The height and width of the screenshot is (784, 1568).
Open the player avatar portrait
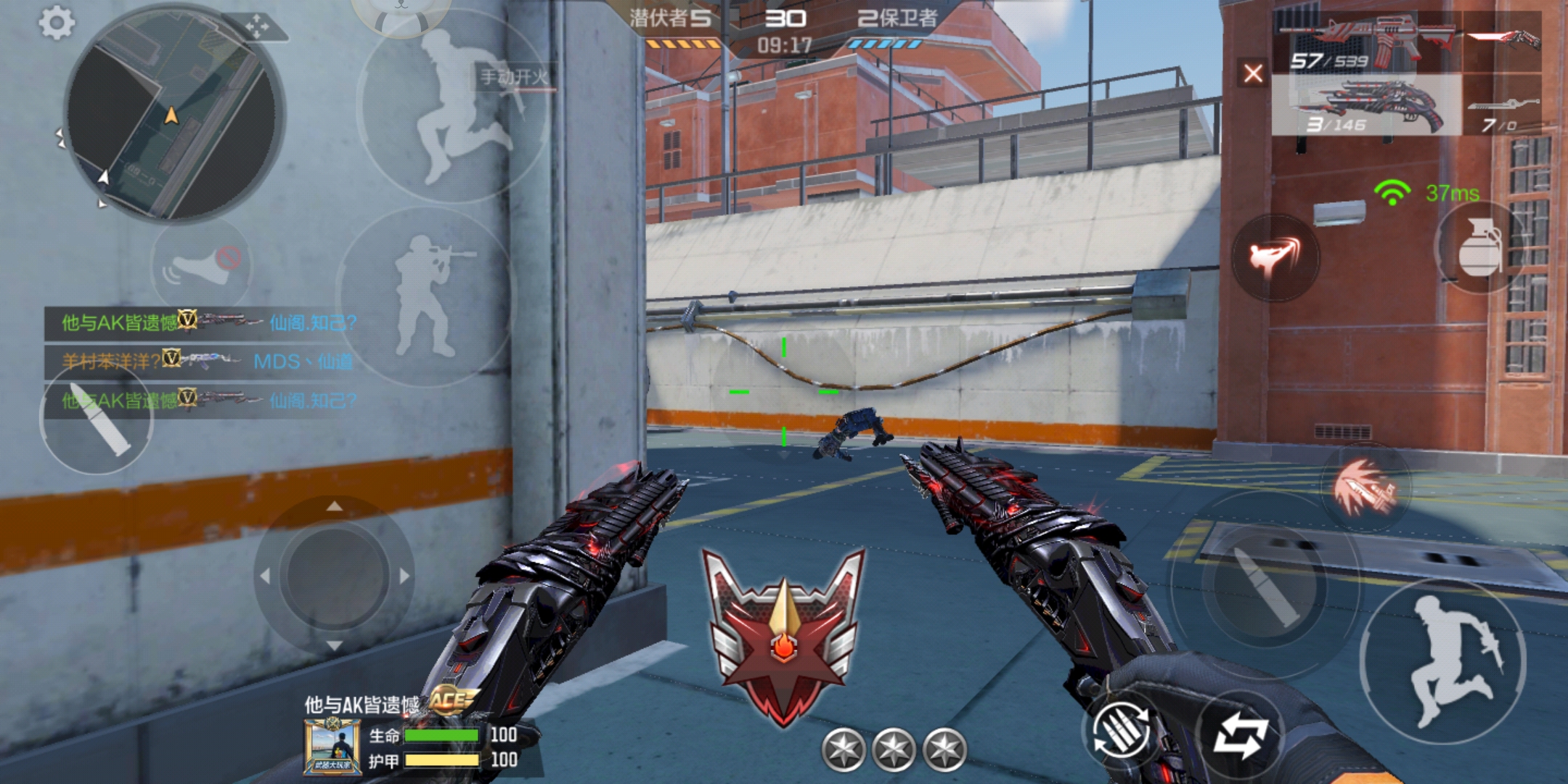[332, 746]
